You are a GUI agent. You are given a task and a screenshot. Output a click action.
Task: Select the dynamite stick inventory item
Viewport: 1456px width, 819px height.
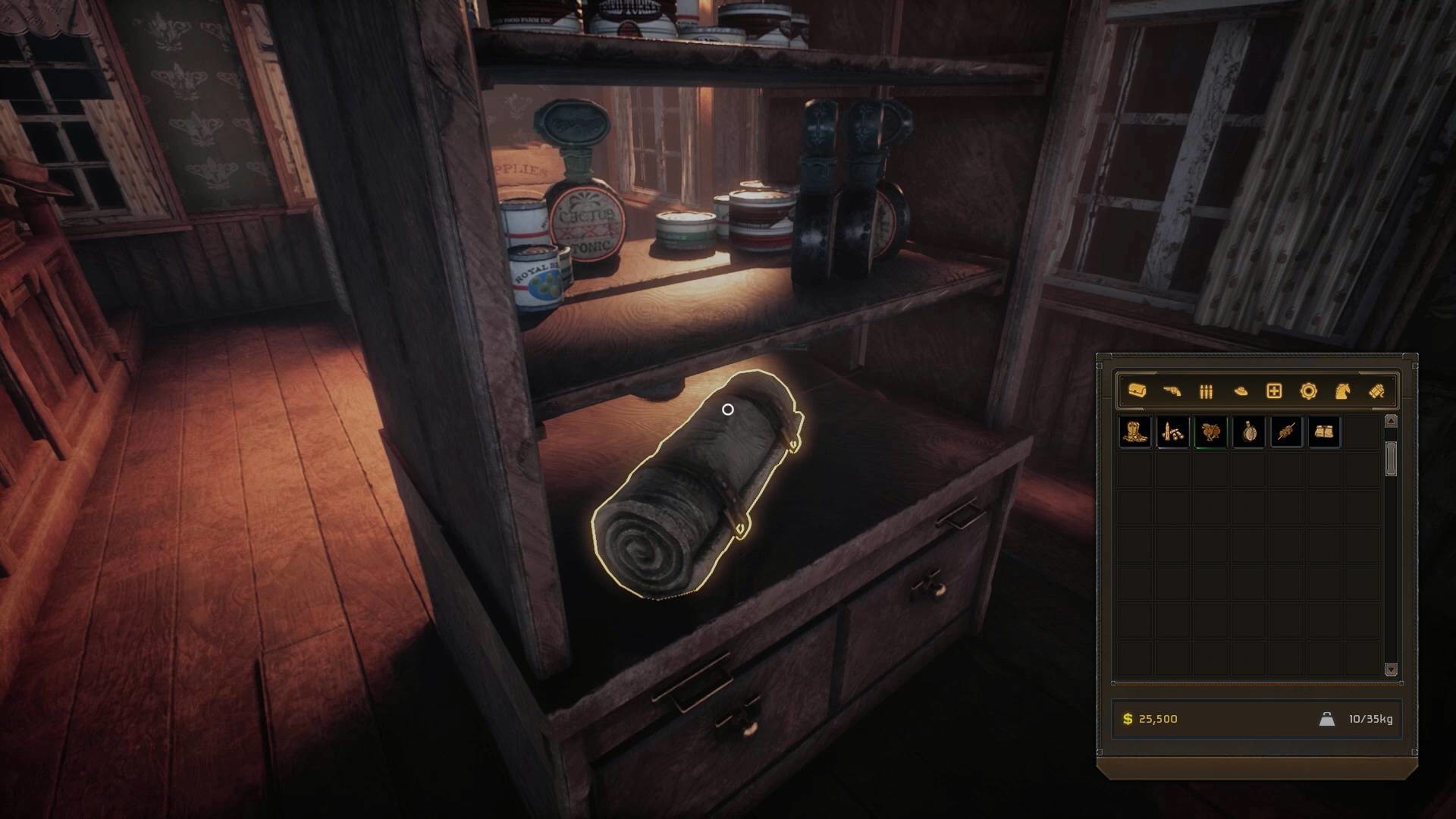click(1287, 432)
